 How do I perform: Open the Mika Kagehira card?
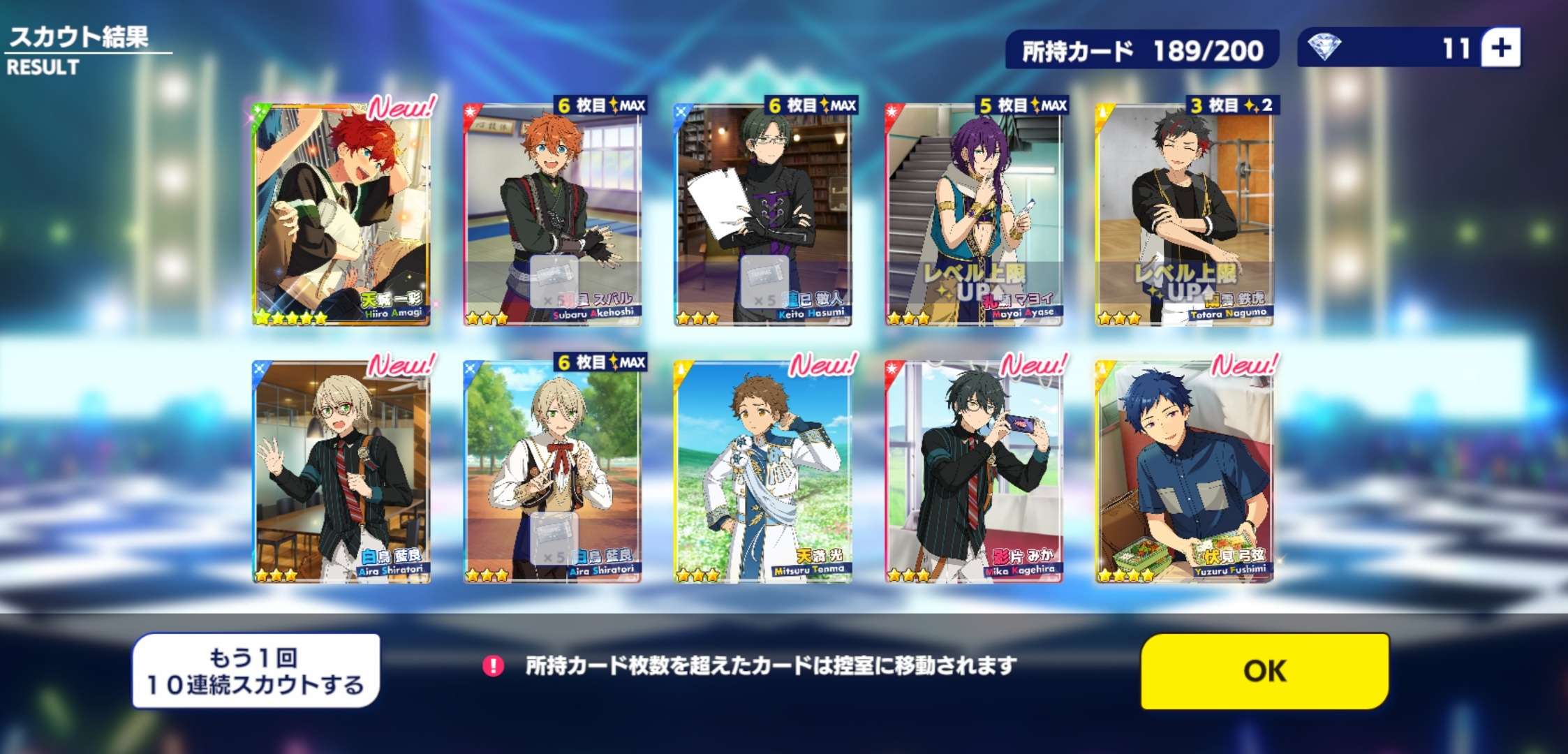974,471
